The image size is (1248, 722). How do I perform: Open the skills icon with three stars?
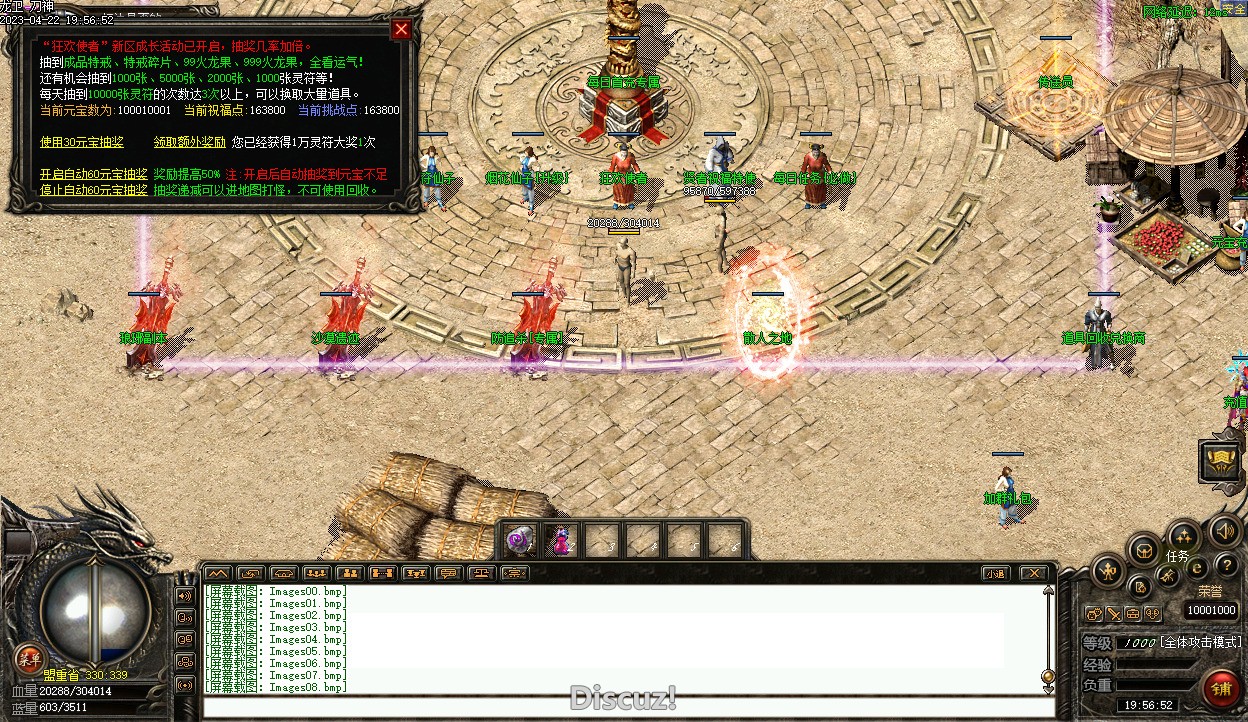click(1184, 536)
